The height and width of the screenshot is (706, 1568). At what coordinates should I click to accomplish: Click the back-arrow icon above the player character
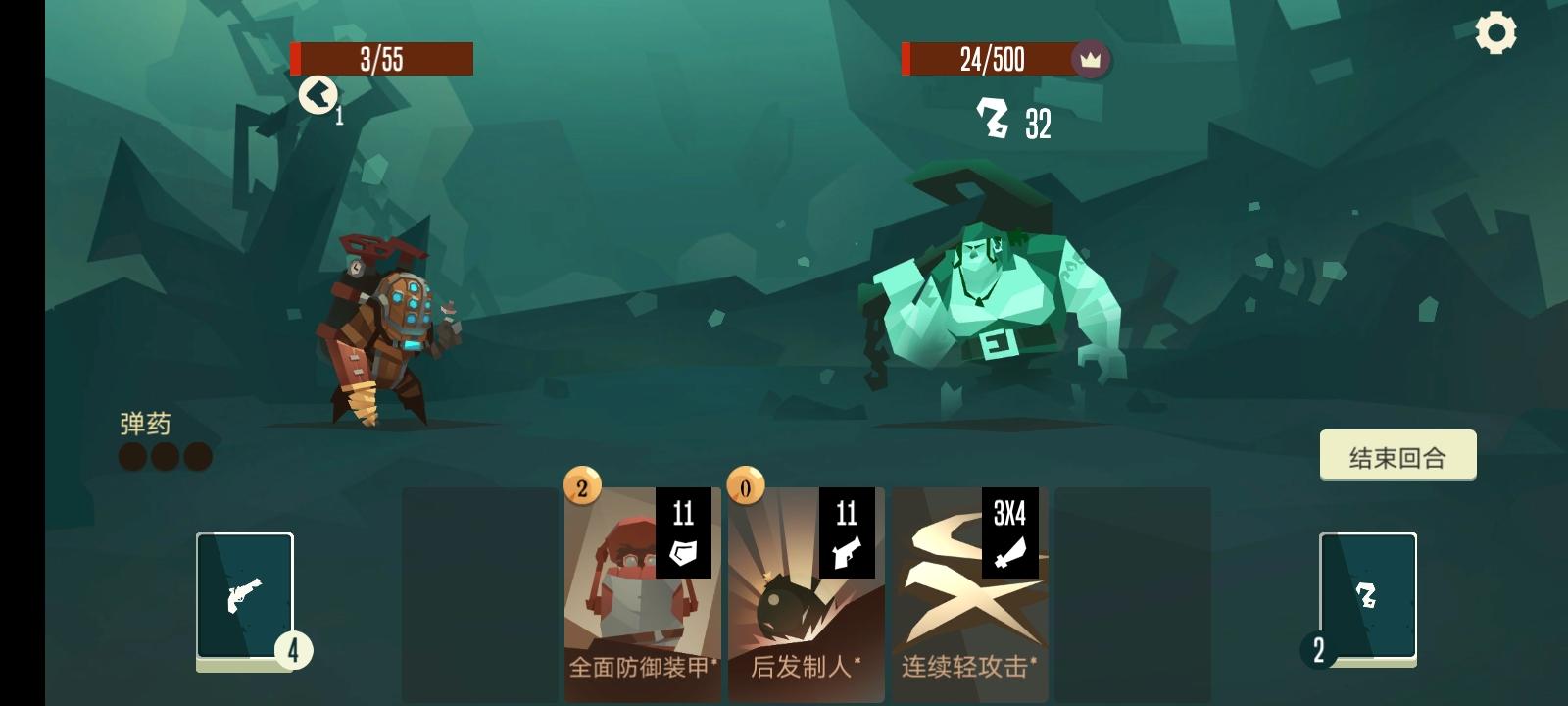click(x=317, y=97)
